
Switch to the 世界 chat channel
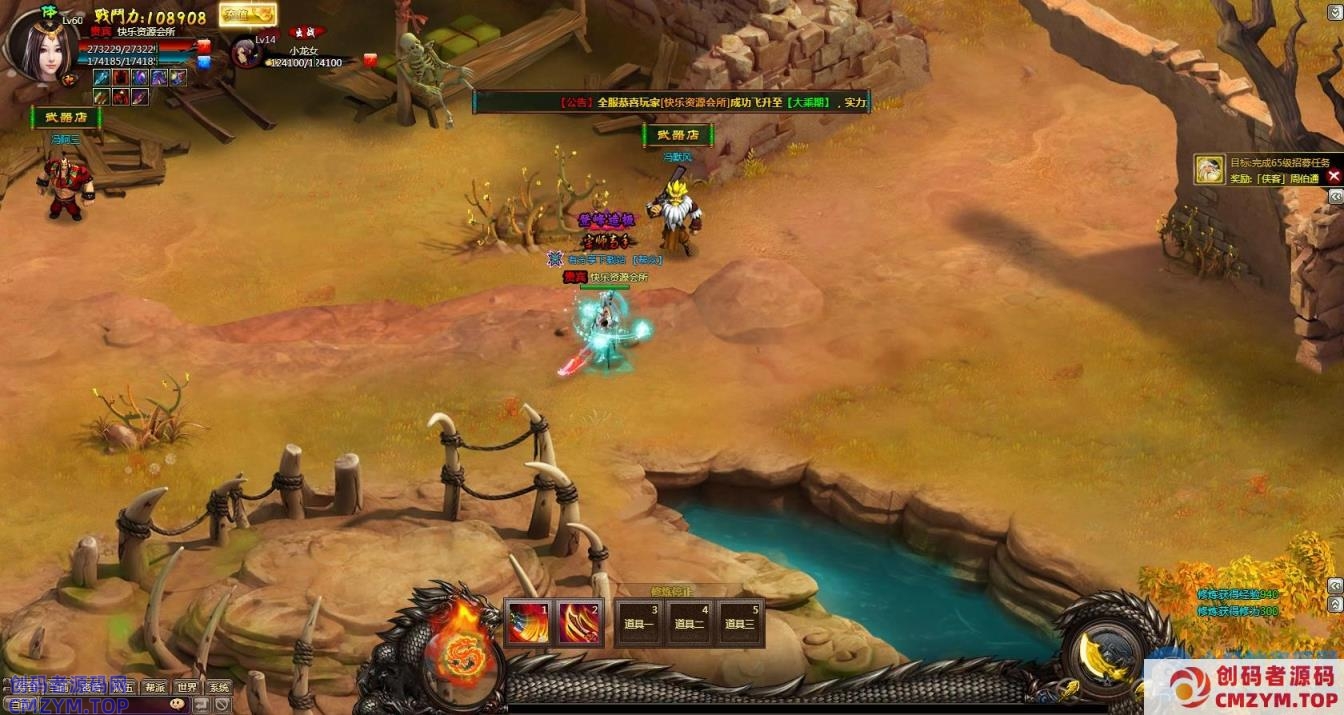coord(187,687)
